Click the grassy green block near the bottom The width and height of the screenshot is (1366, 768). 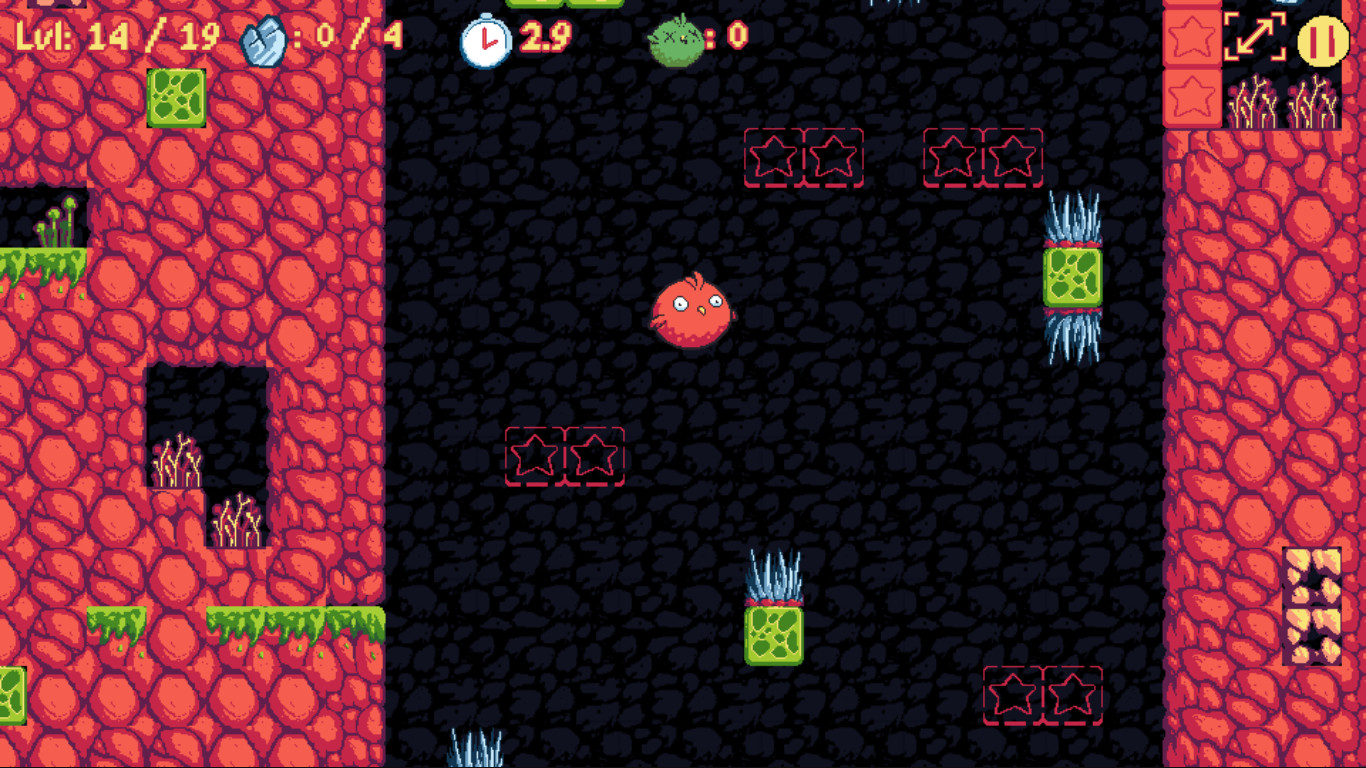coord(775,637)
